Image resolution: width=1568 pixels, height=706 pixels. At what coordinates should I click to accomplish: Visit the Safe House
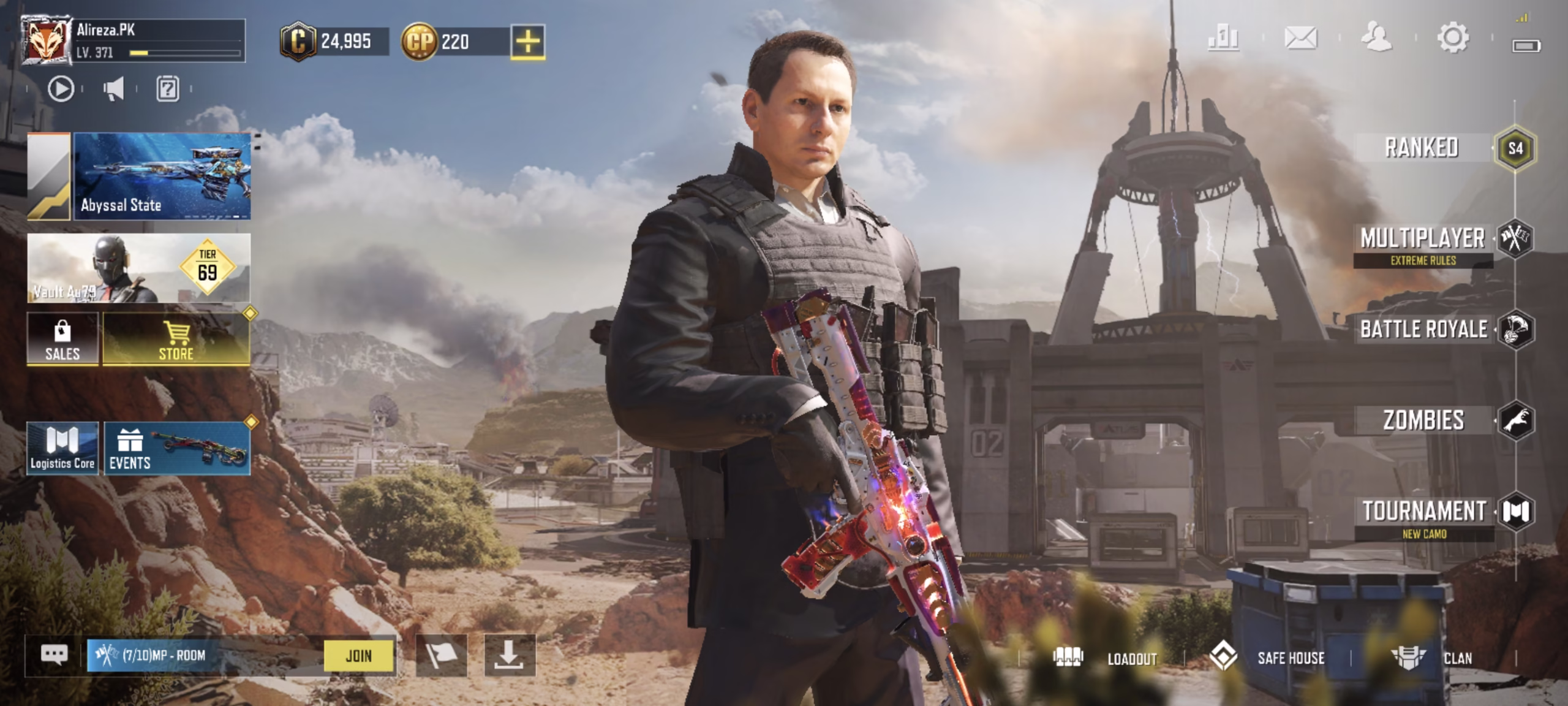(x=1267, y=658)
